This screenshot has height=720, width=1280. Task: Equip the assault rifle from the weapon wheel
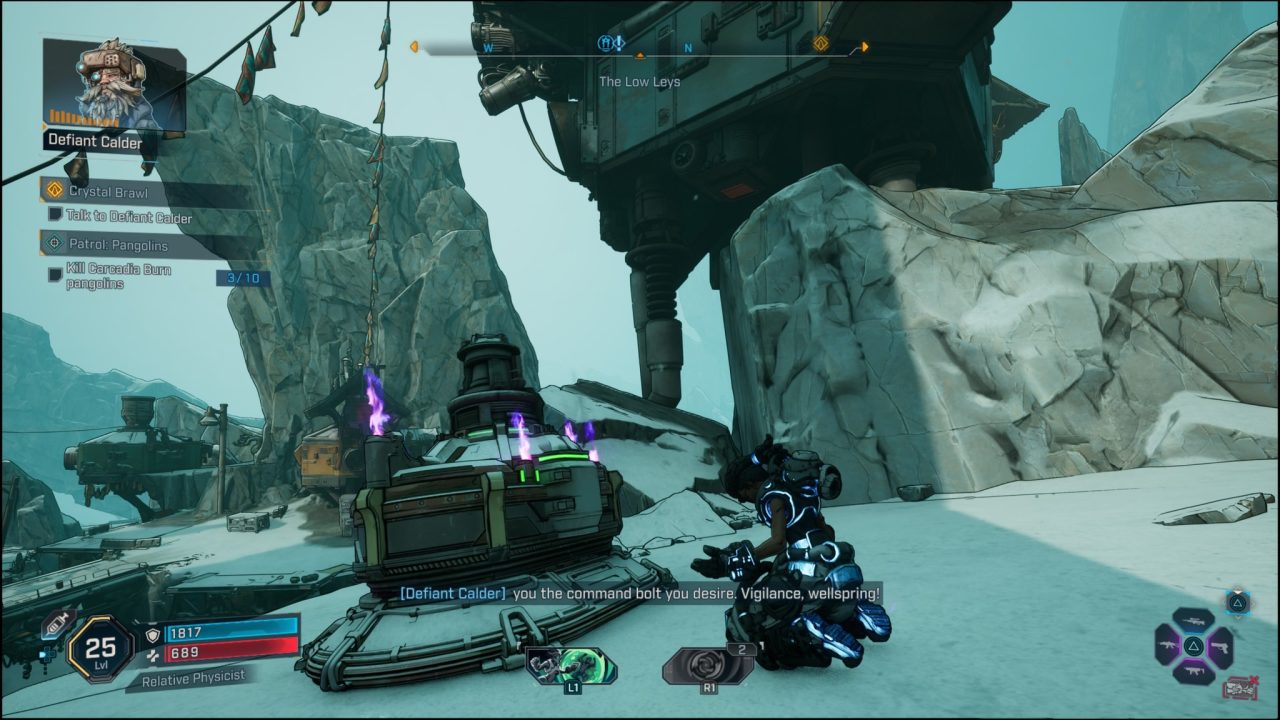[x=1168, y=644]
